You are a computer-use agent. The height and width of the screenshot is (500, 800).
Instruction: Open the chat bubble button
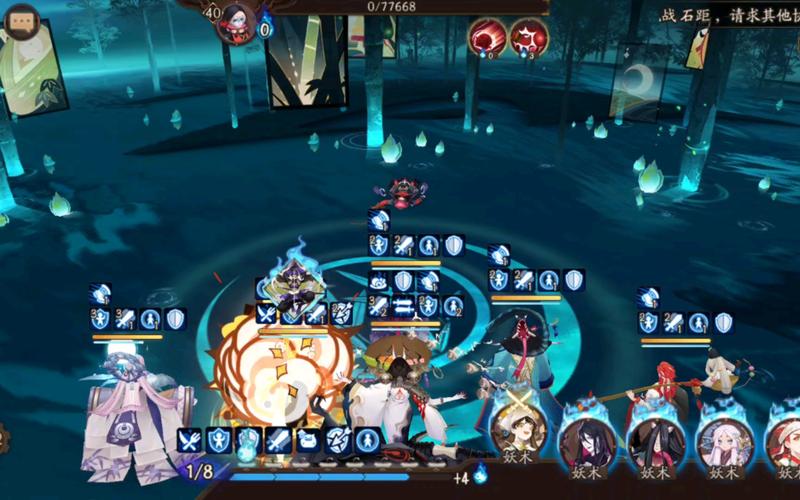coord(22,22)
